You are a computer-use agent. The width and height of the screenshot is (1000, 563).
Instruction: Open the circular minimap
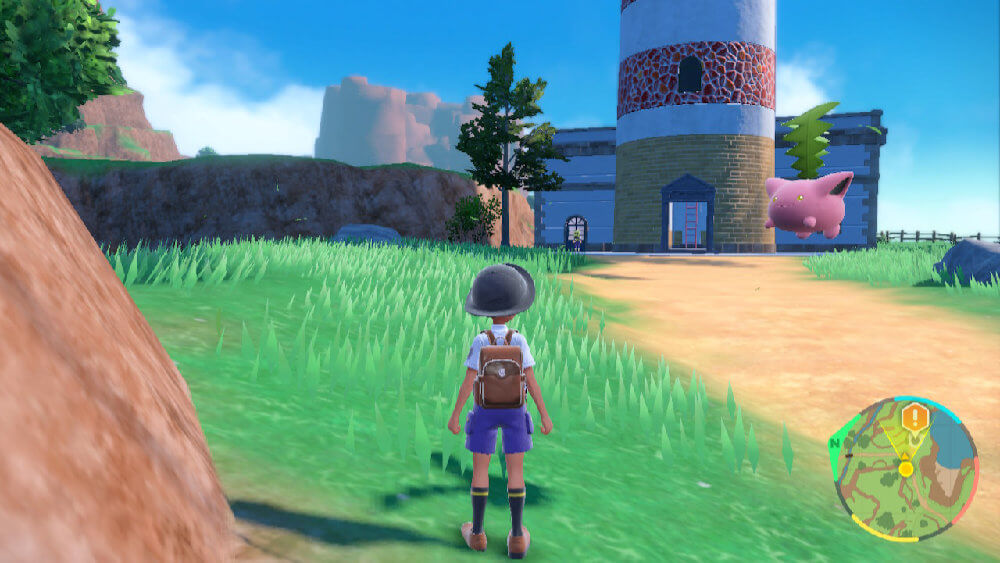pos(905,469)
